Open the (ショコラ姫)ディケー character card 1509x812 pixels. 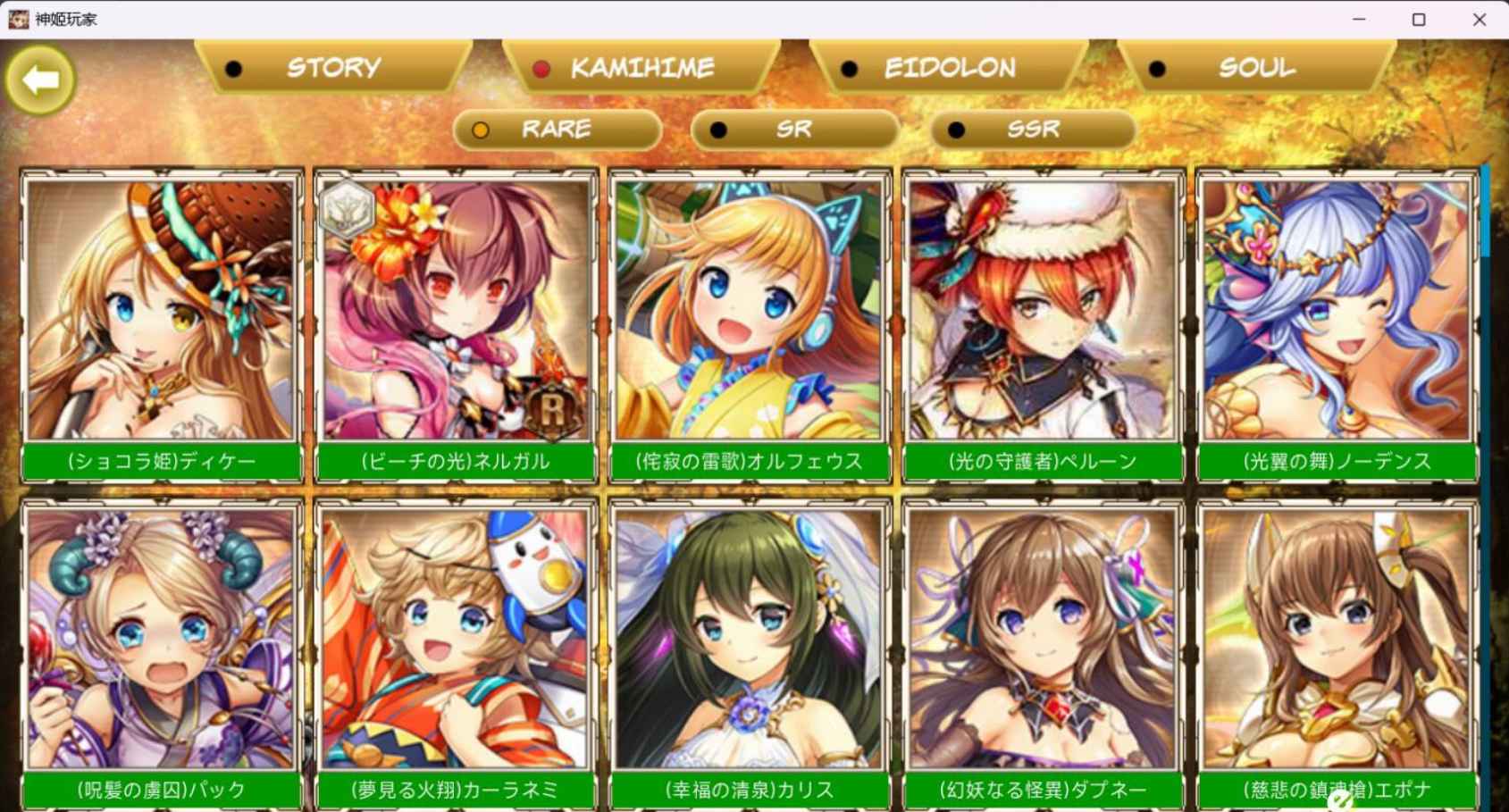(x=161, y=313)
